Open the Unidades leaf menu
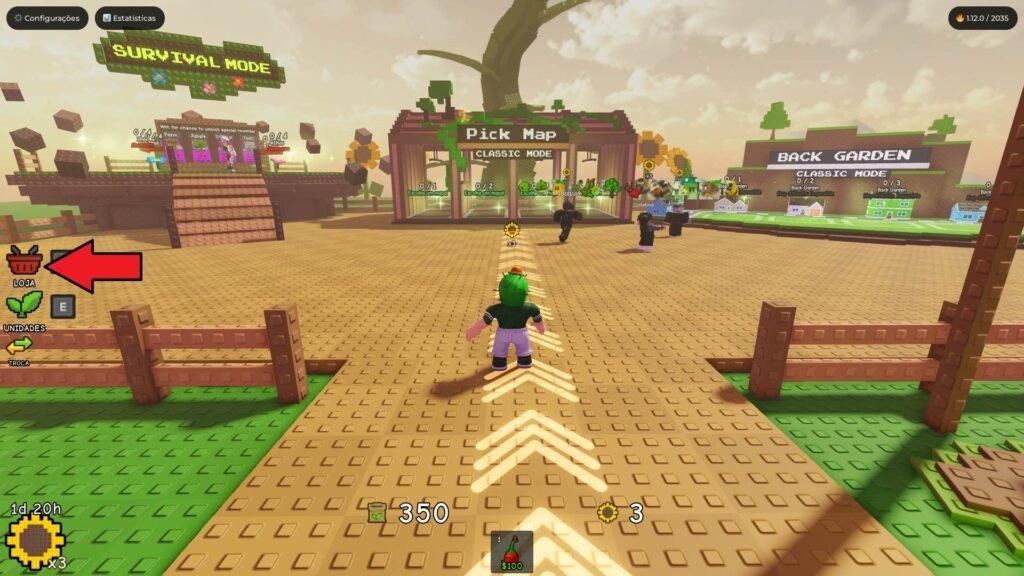Viewport: 1024px width, 576px height. (24, 306)
